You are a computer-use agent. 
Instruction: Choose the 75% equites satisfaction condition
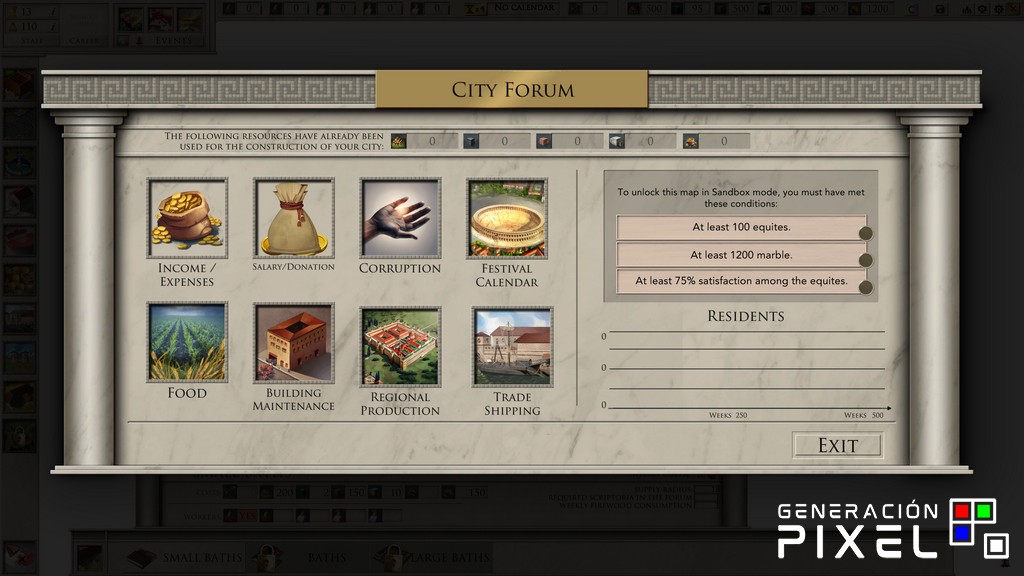741,282
